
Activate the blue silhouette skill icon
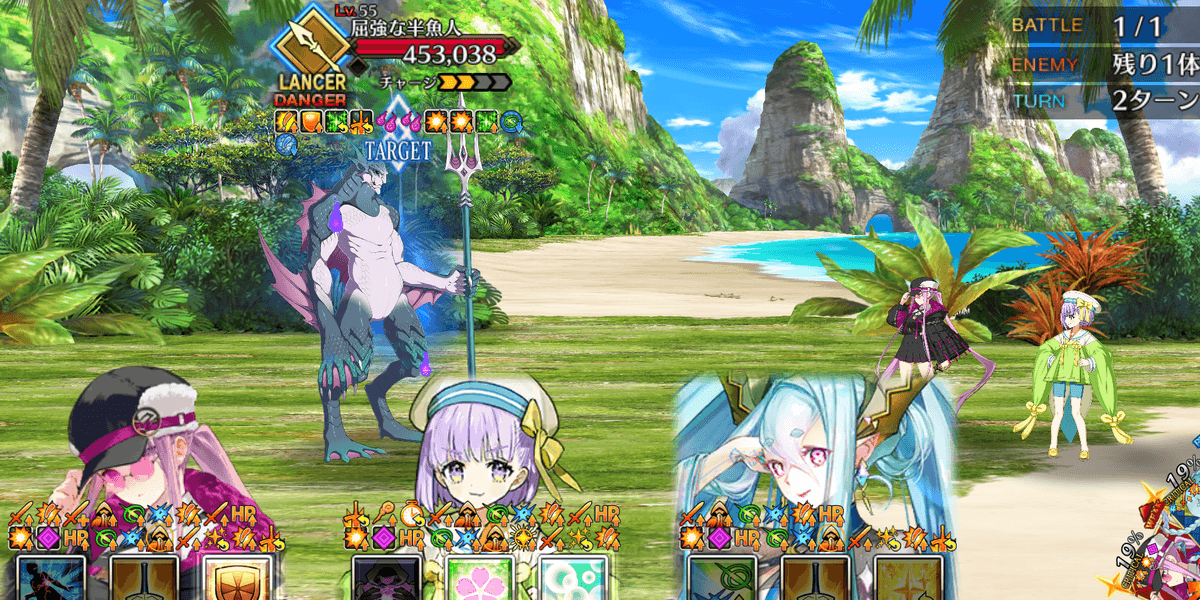pos(51,580)
